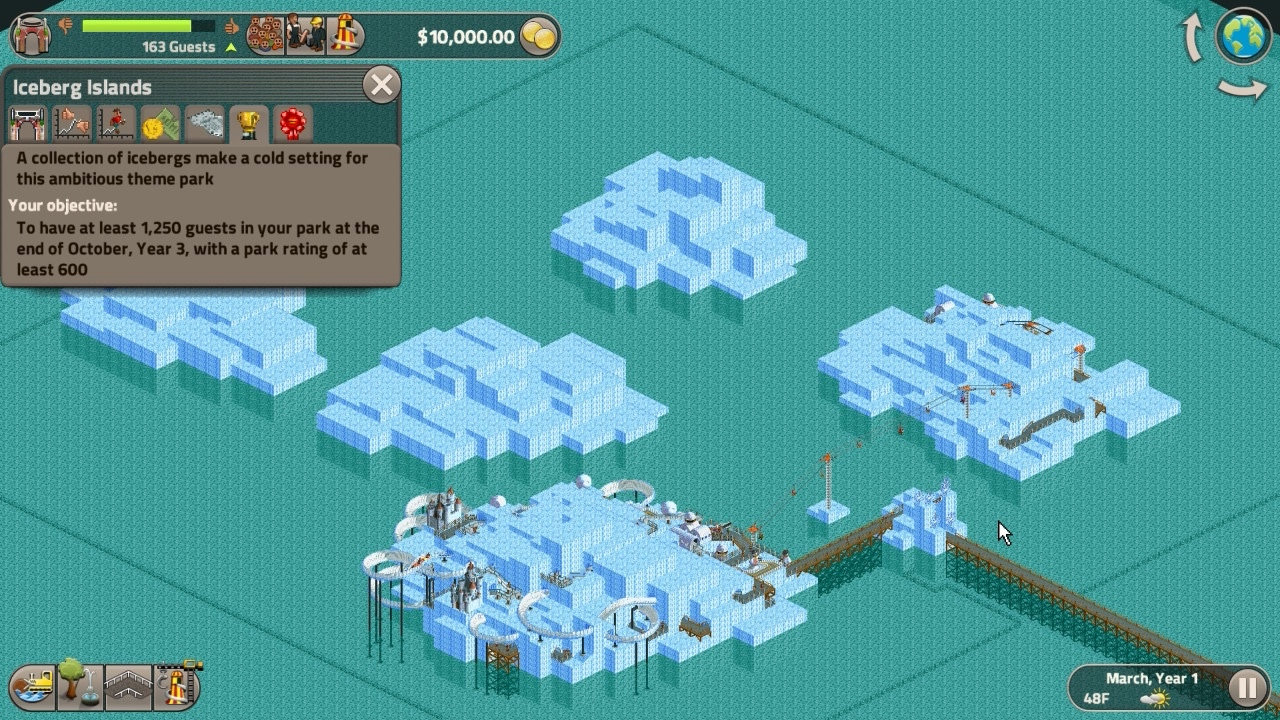Open the tree and fountain scenery tool
Screen dimensions: 1280x720
pyautogui.click(x=79, y=686)
